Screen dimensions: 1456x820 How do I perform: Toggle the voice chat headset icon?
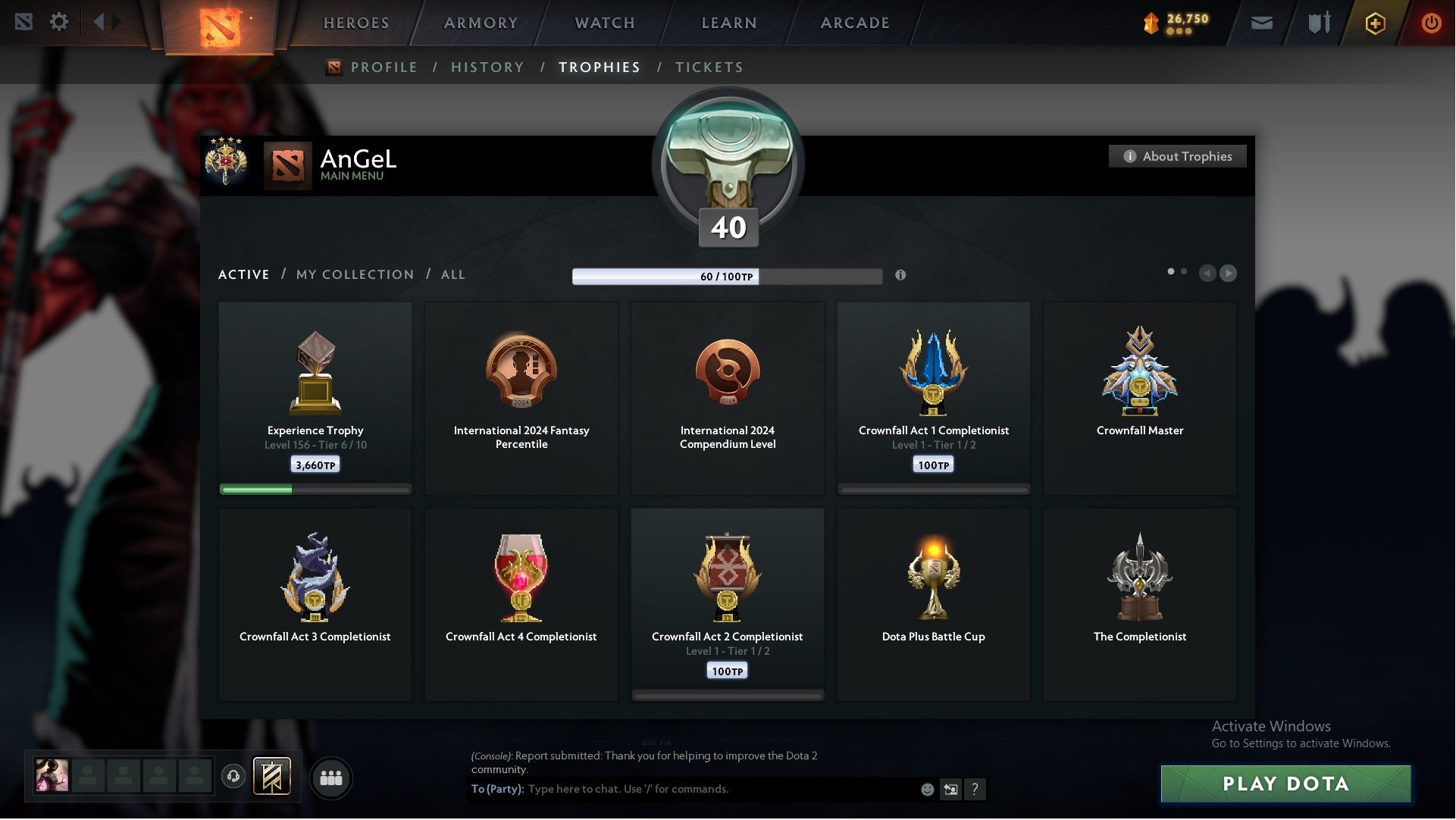233,777
